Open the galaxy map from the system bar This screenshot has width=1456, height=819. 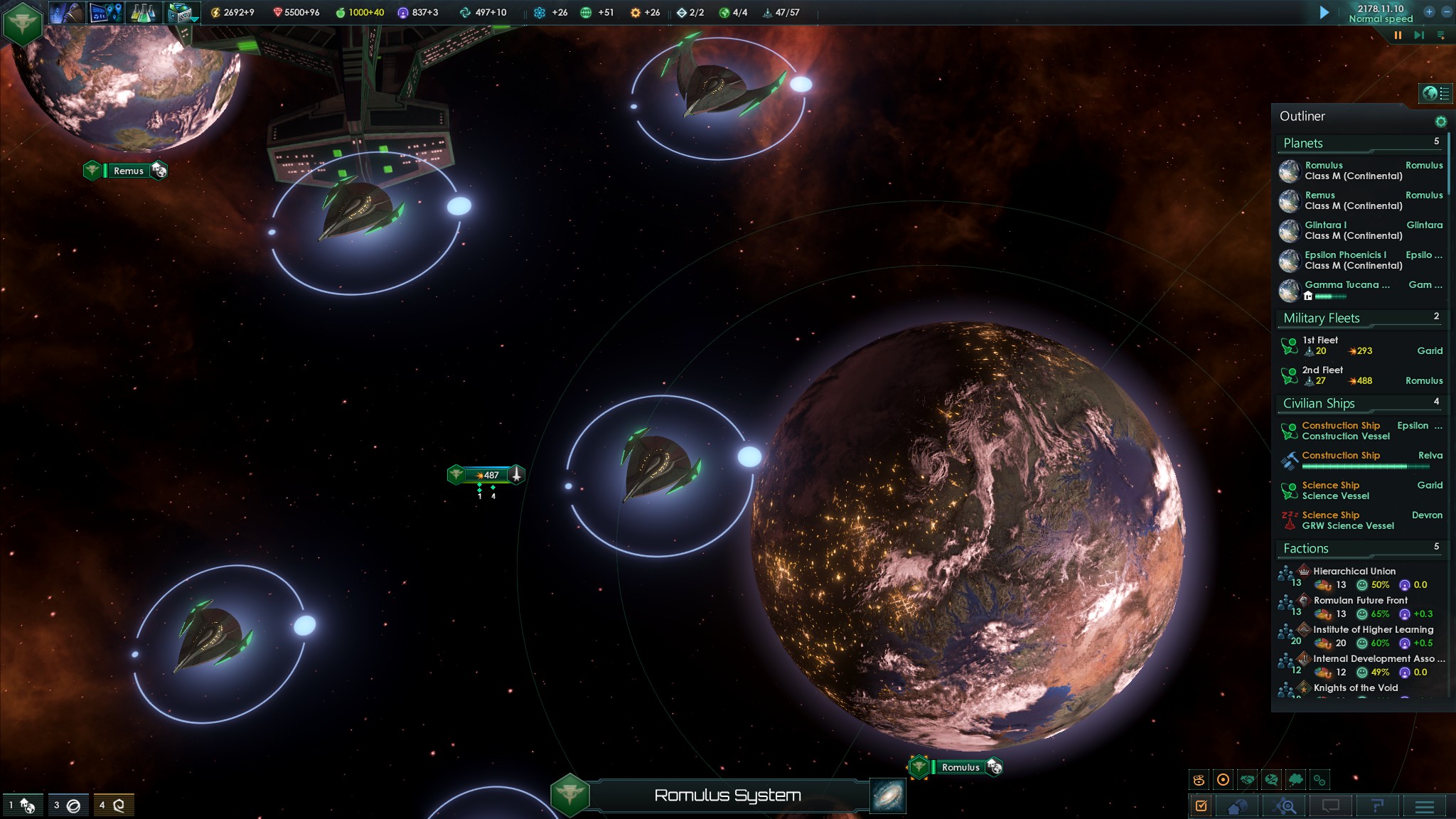click(888, 796)
